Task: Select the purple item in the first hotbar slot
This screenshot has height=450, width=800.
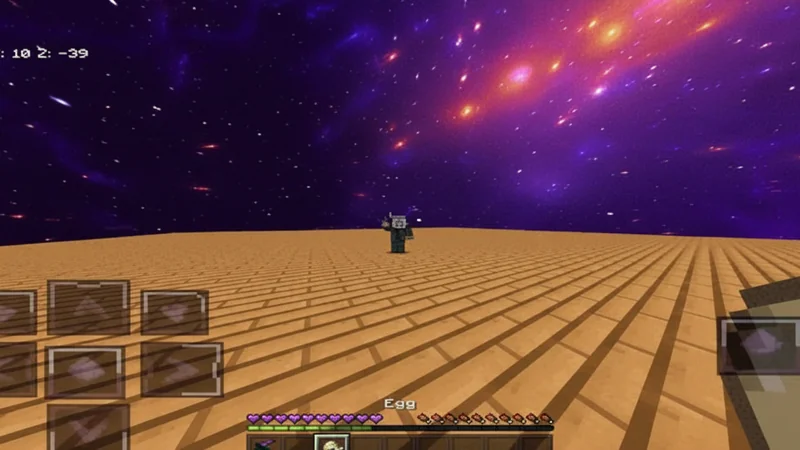Action: point(263,443)
